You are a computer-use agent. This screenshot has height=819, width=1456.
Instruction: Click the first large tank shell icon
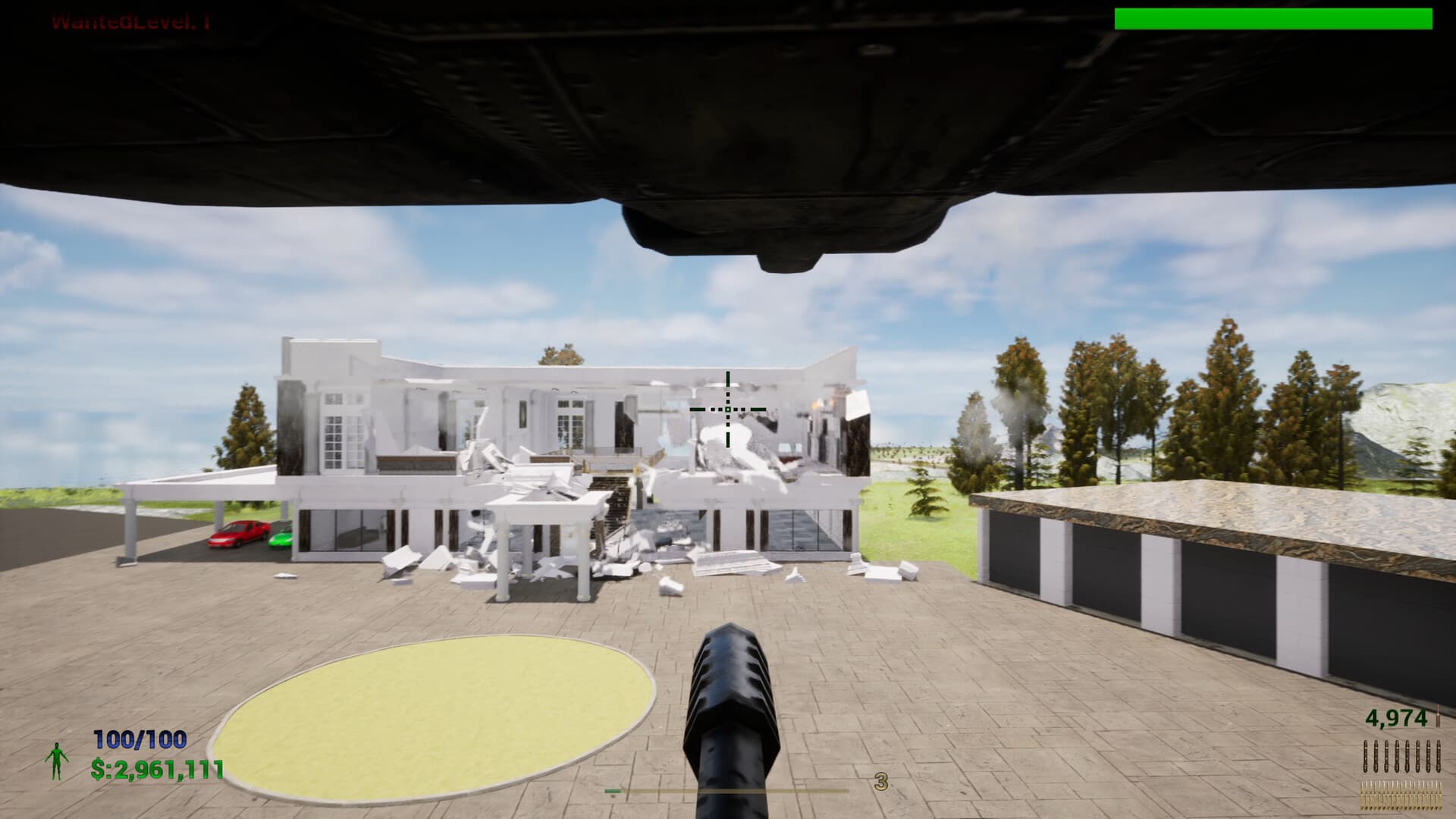point(1365,756)
